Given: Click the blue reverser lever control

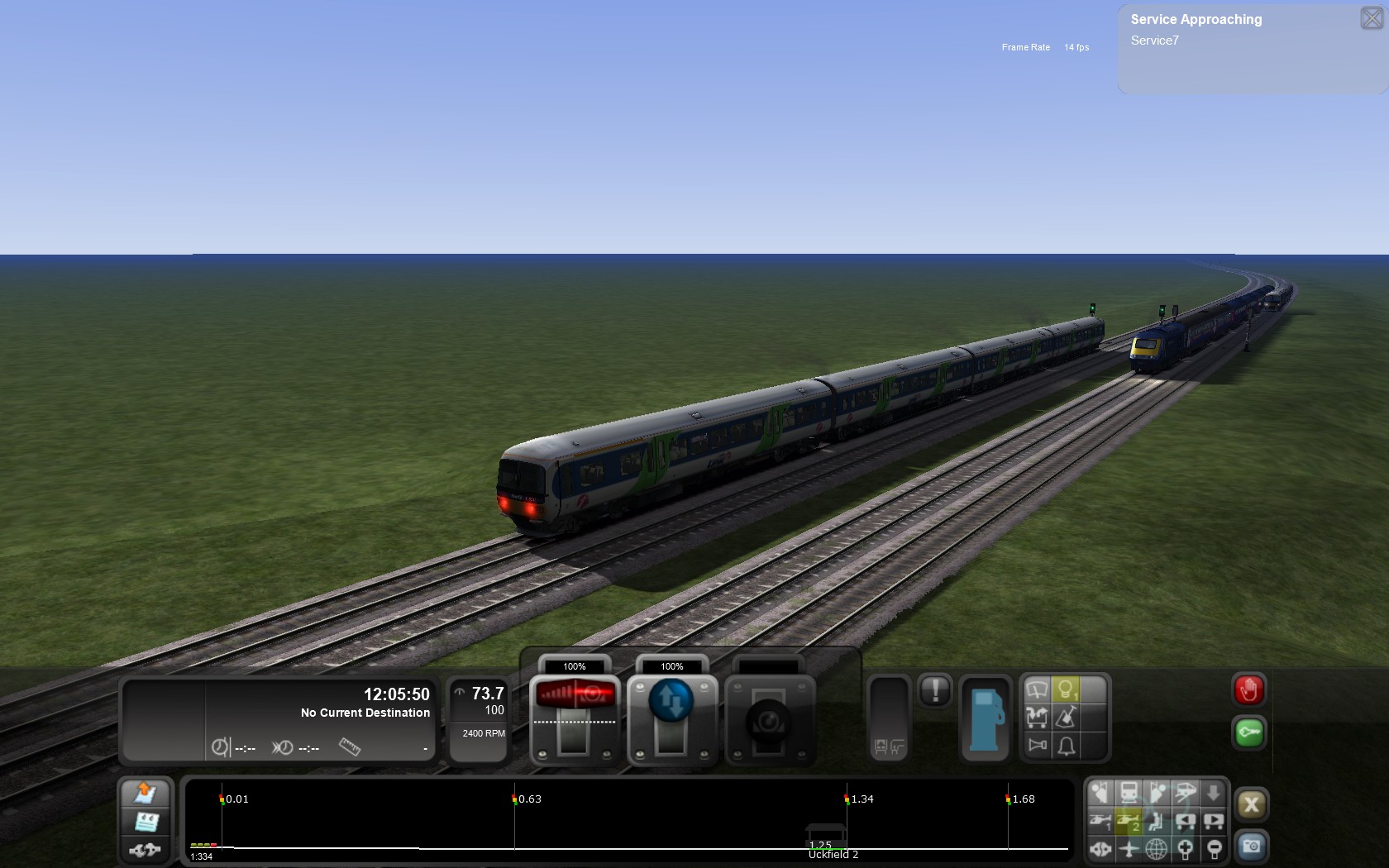Looking at the screenshot, I should [x=671, y=701].
